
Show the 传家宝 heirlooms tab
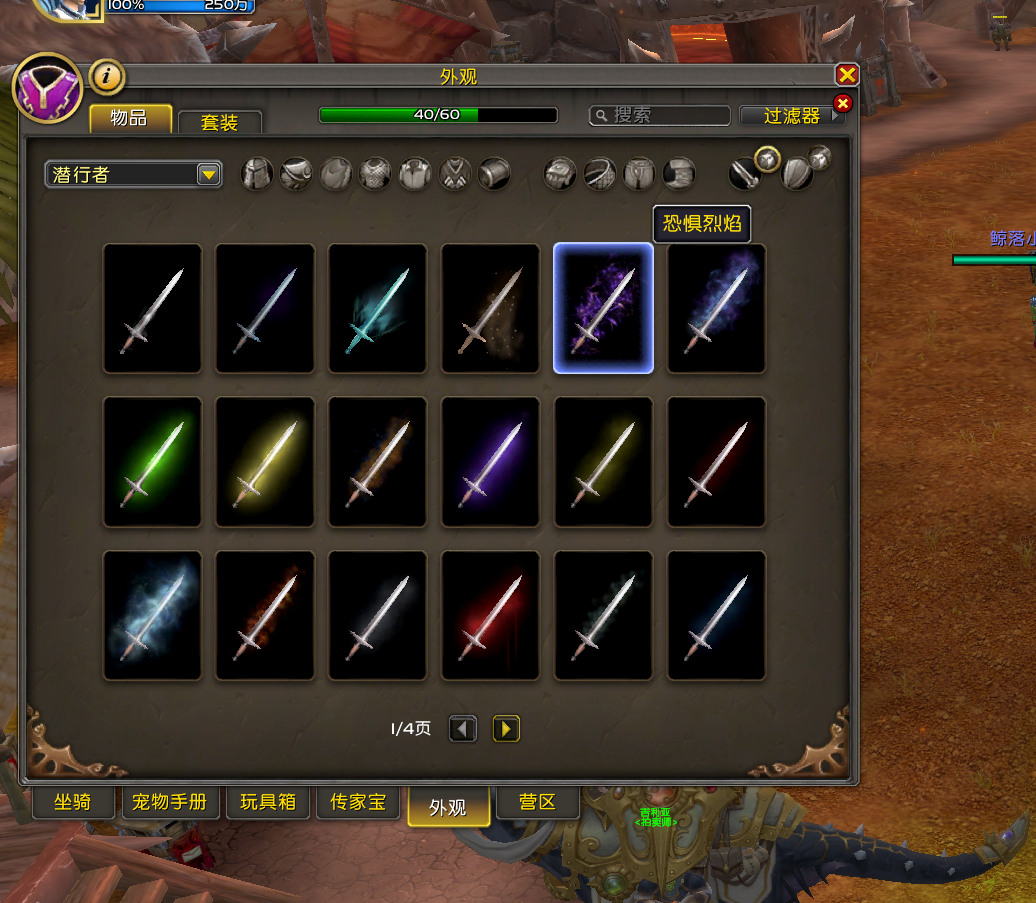pos(358,802)
